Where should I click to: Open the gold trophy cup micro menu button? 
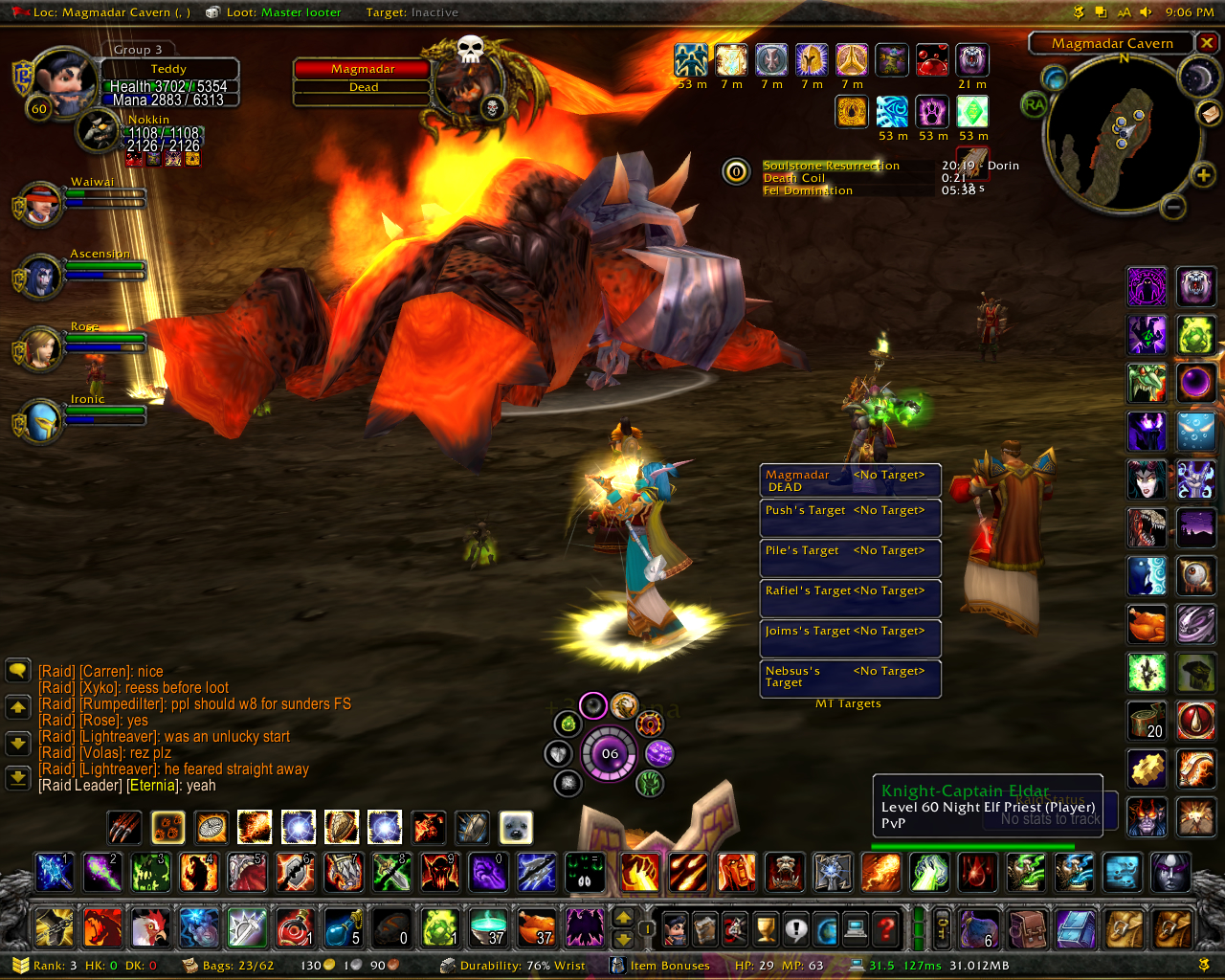[x=765, y=927]
